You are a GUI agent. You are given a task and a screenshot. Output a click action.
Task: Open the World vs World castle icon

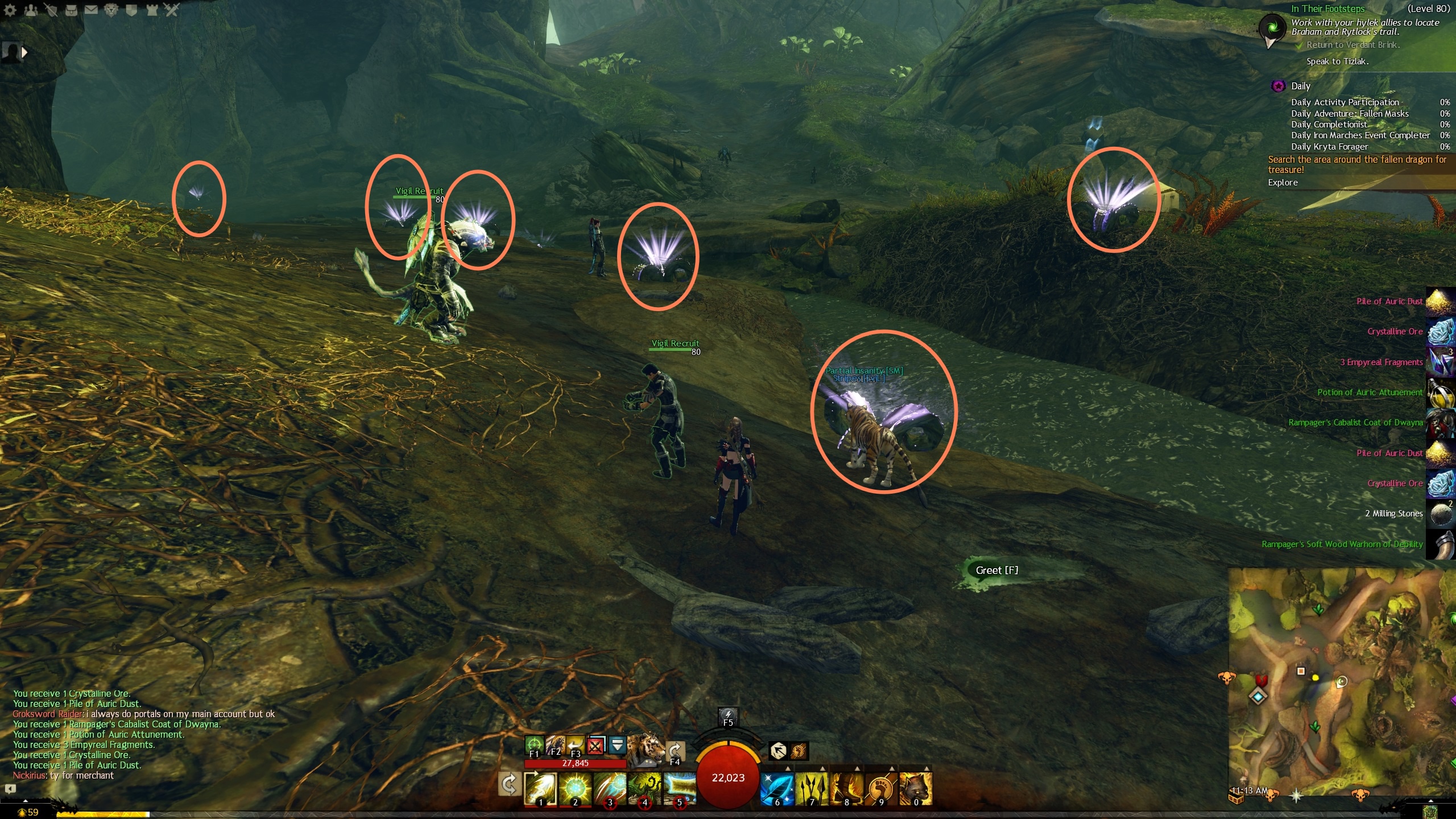click(152, 10)
